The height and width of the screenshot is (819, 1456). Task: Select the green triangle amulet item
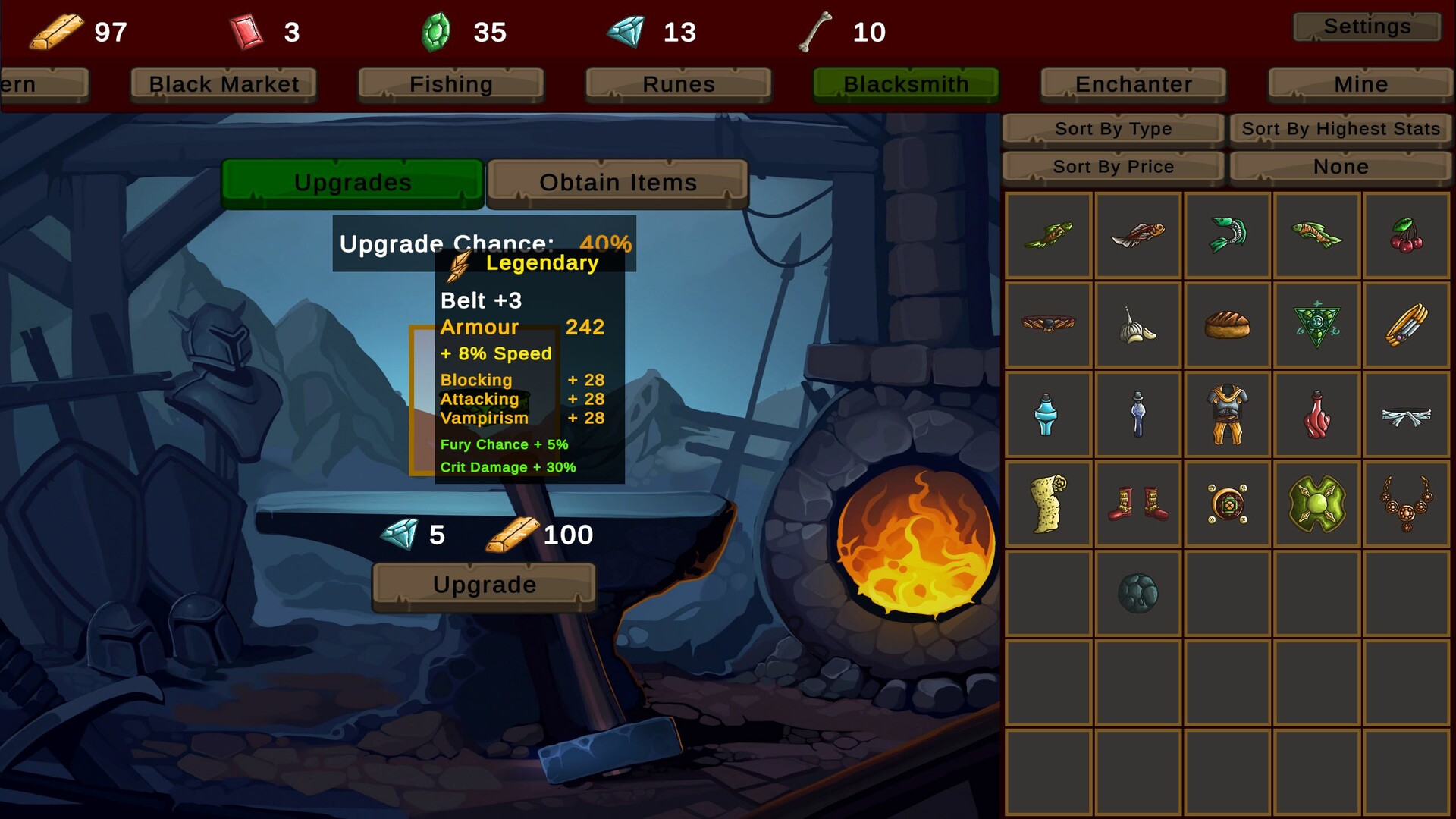[1316, 325]
